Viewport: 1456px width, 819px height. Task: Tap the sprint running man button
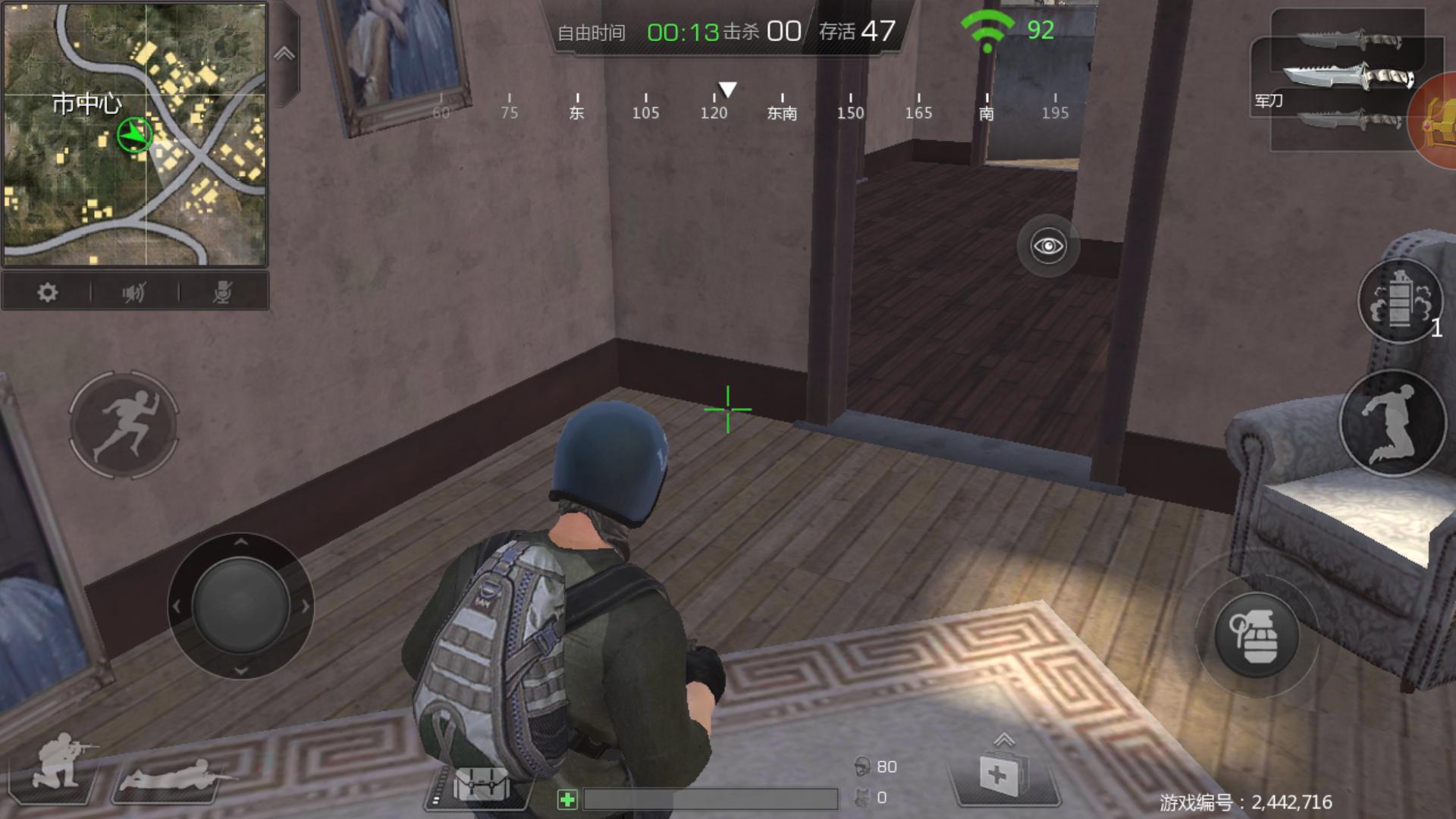click(124, 425)
